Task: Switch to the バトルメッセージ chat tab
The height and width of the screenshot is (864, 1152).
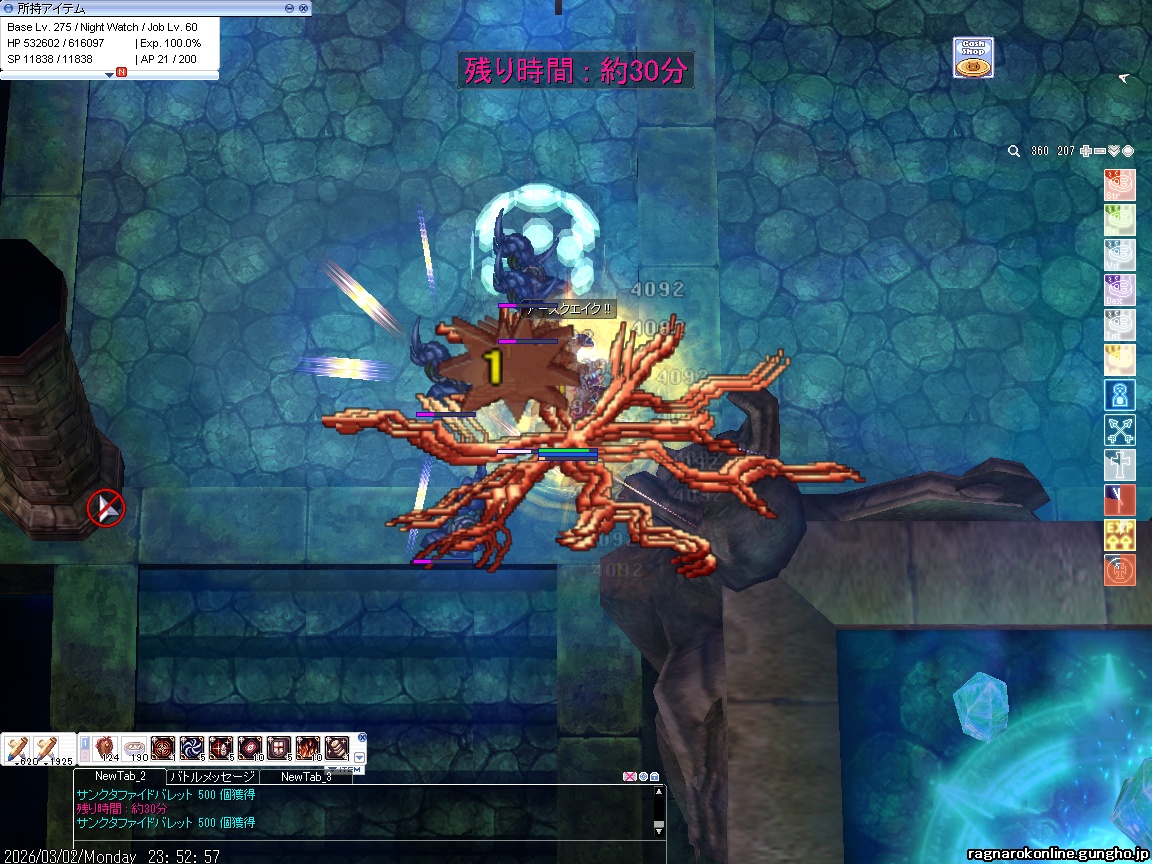Action: tap(212, 776)
